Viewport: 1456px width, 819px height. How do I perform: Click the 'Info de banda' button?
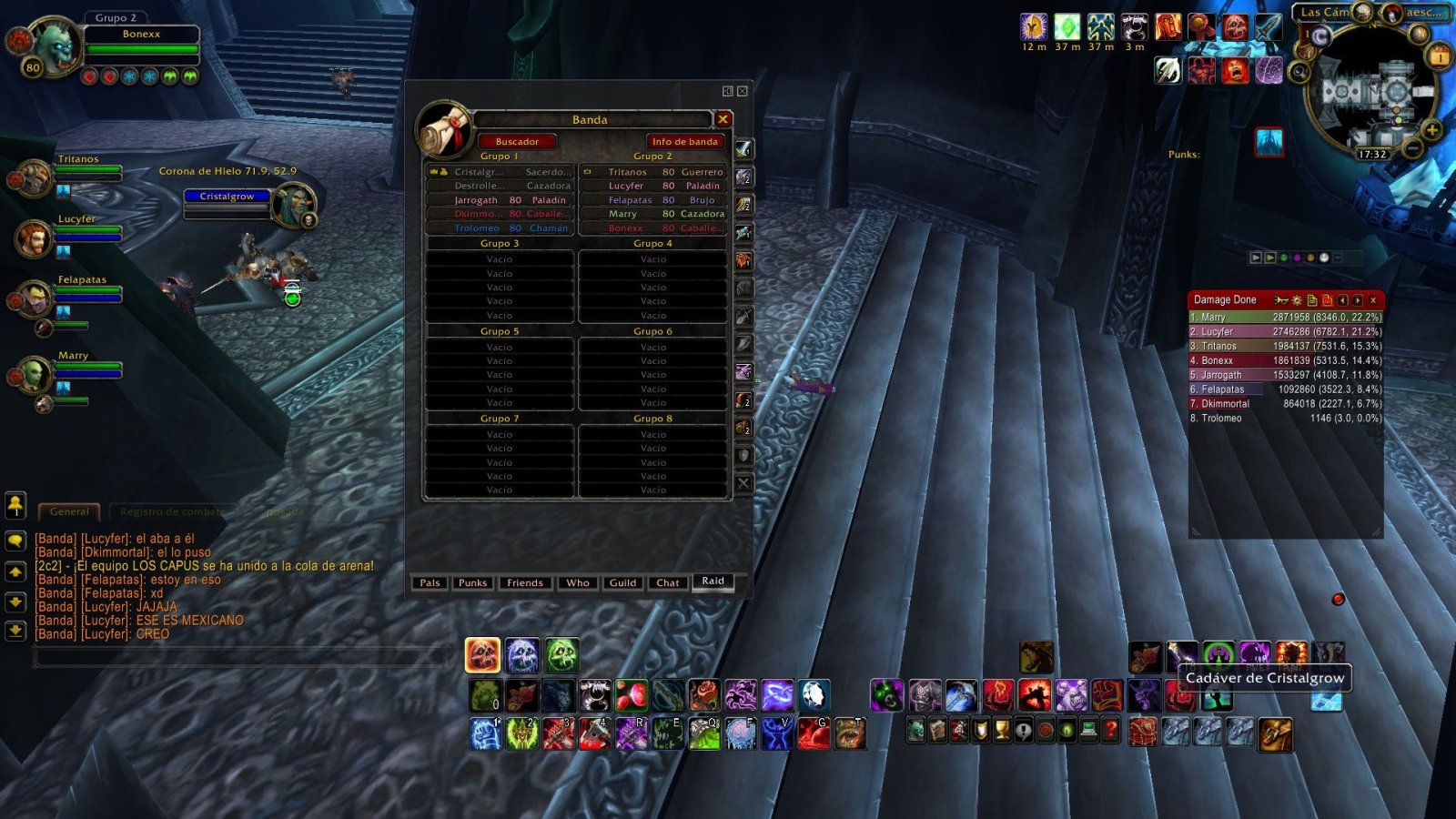pyautogui.click(x=684, y=141)
